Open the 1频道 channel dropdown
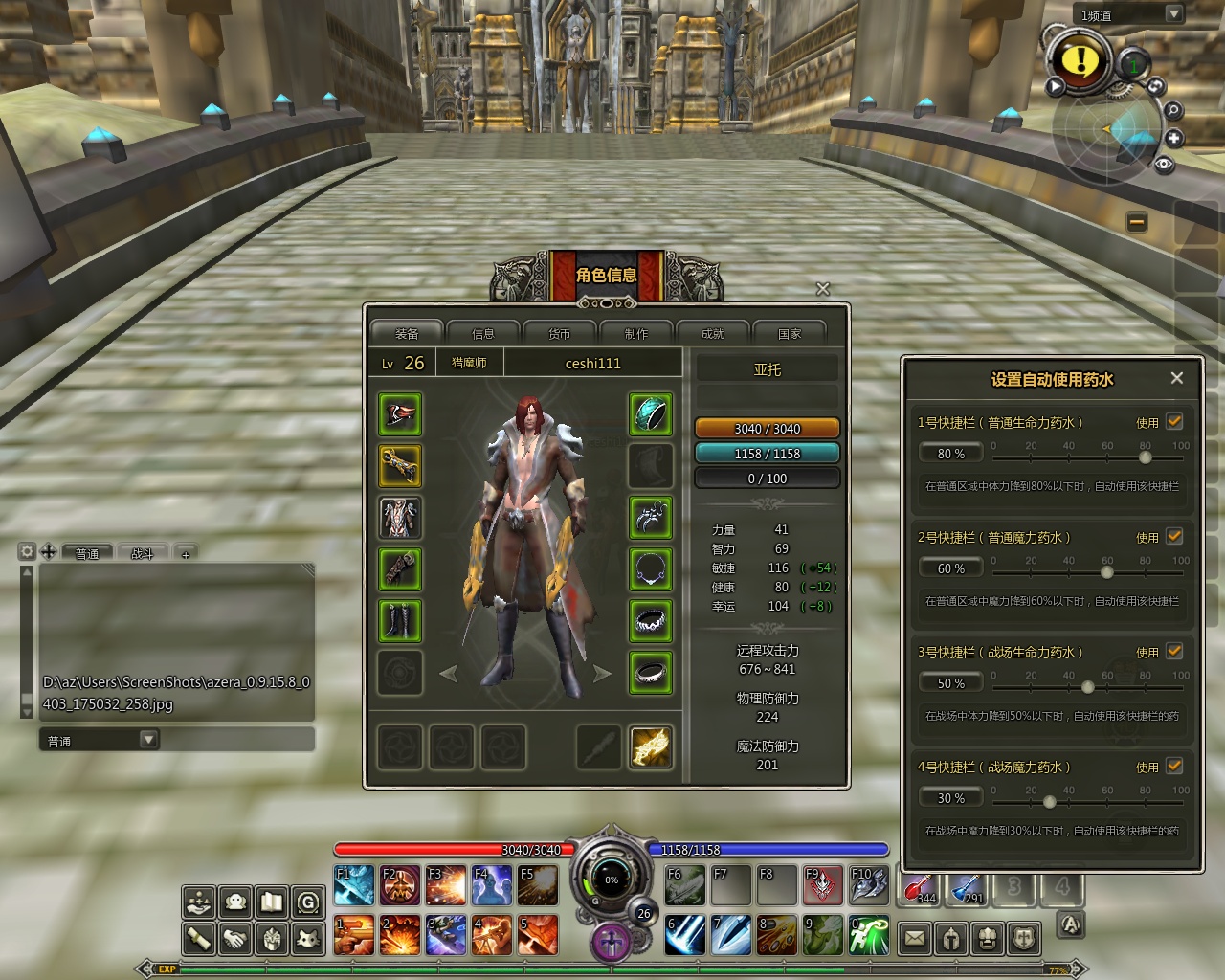 tap(1173, 13)
